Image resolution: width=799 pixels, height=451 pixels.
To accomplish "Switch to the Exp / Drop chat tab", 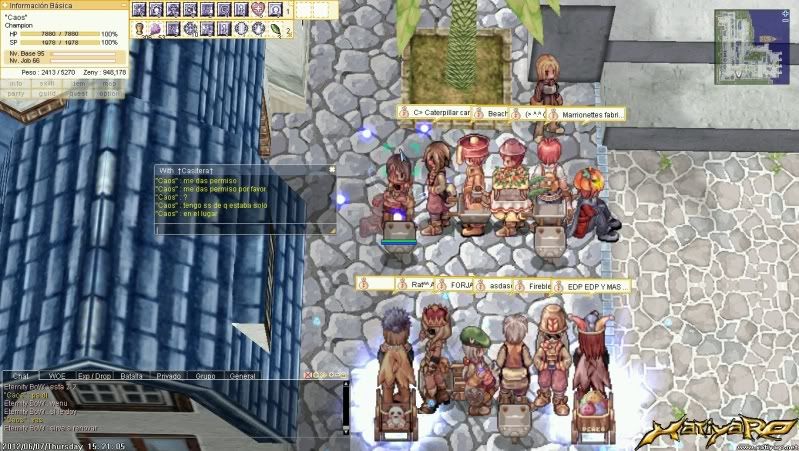I will 95,376.
